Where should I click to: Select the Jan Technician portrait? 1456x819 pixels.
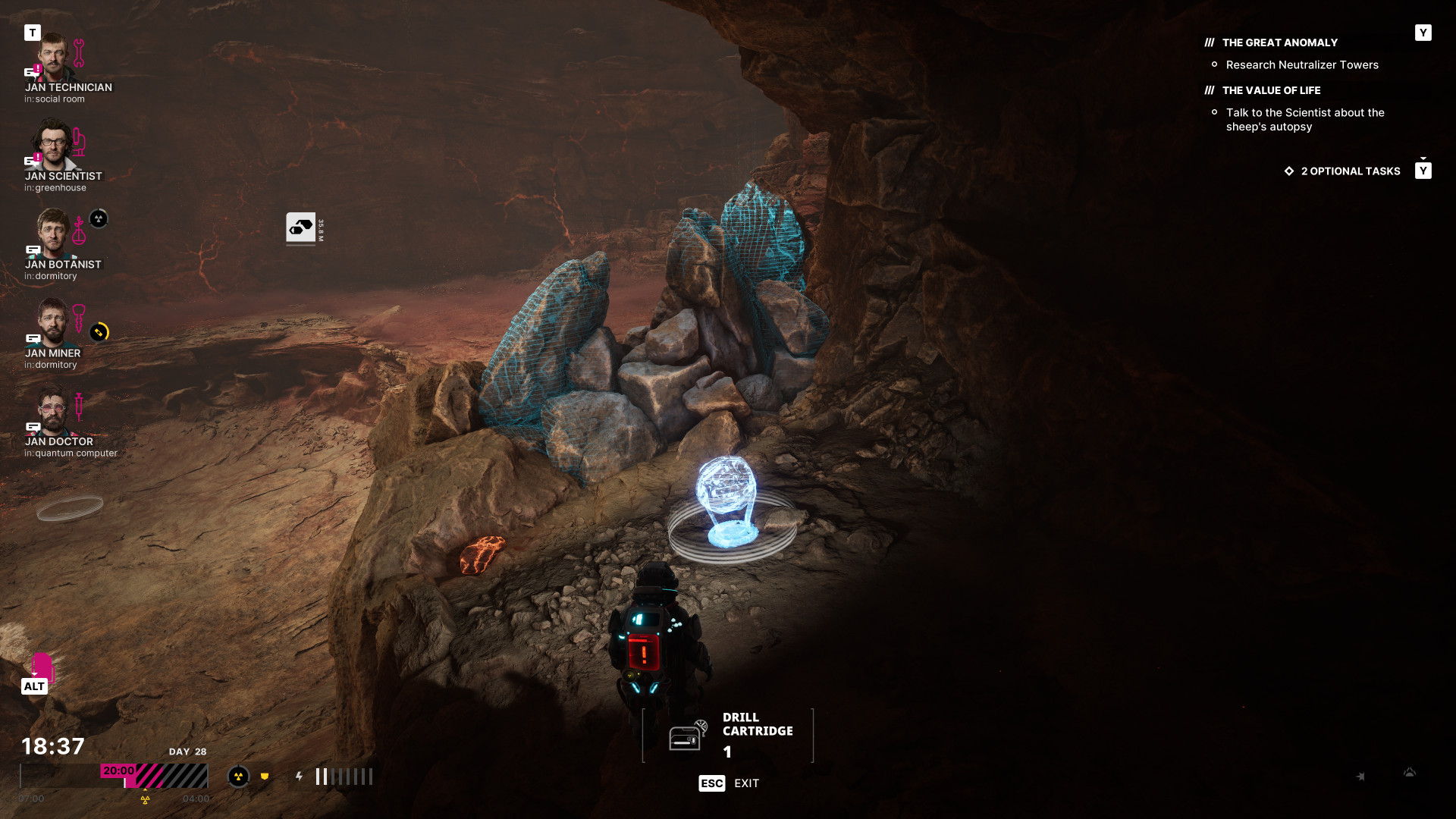[53, 58]
